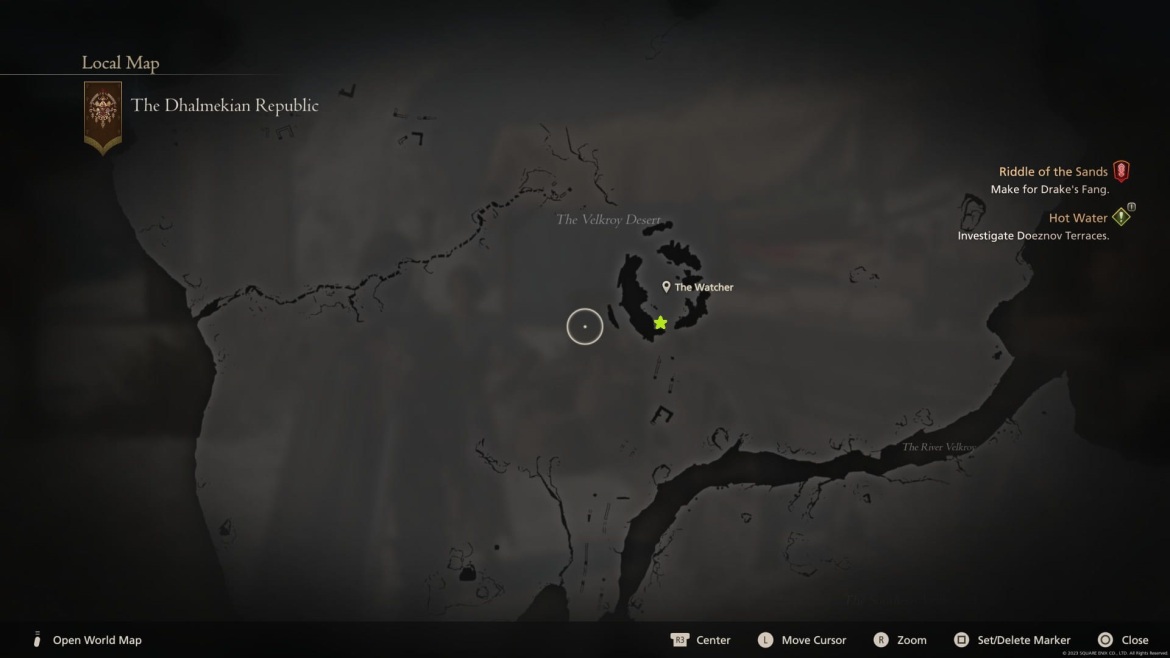Viewport: 1170px width, 658px height.
Task: Click the green star quest marker
Action: (660, 323)
